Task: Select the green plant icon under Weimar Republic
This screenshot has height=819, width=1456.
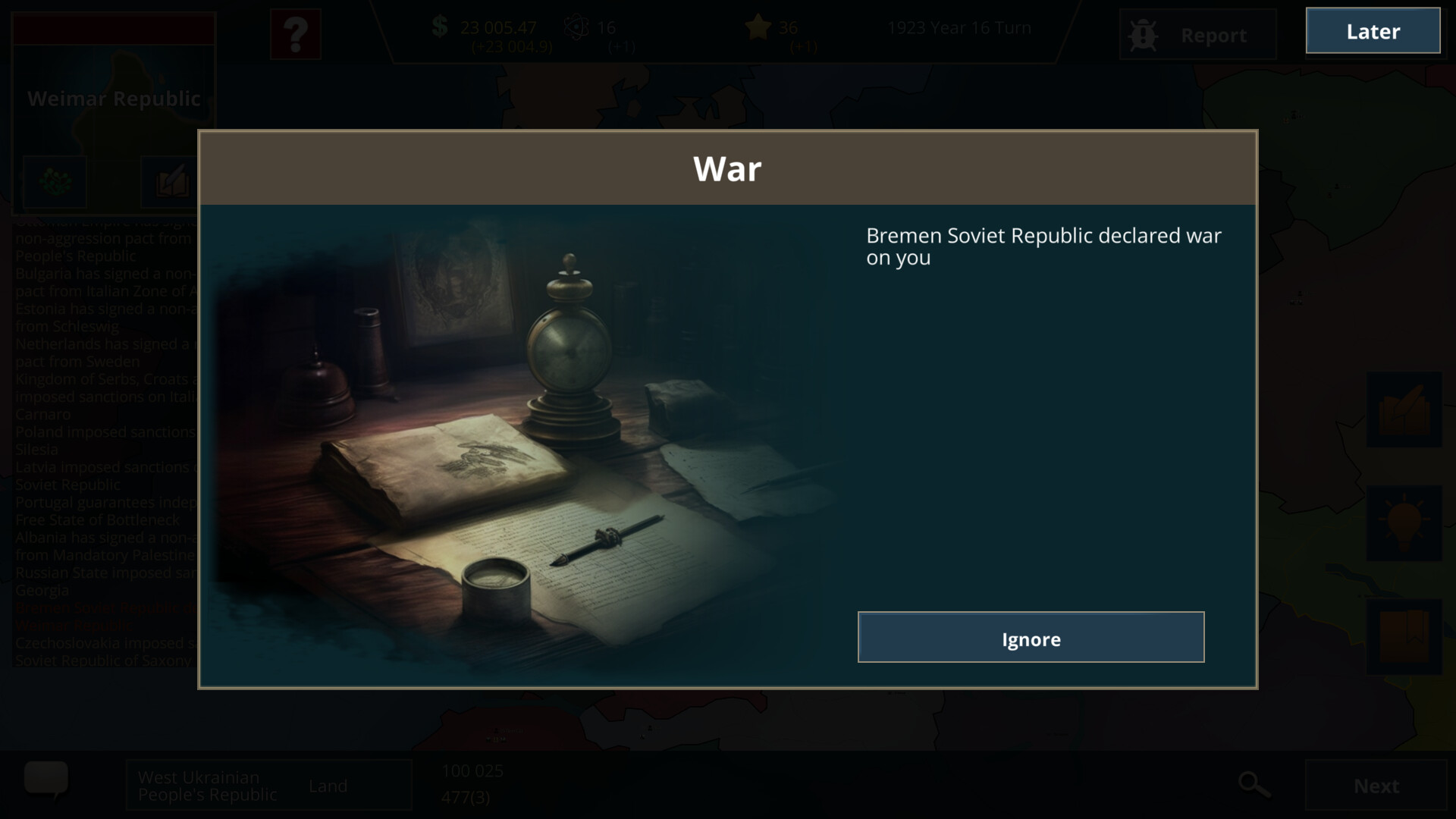Action: tap(55, 182)
